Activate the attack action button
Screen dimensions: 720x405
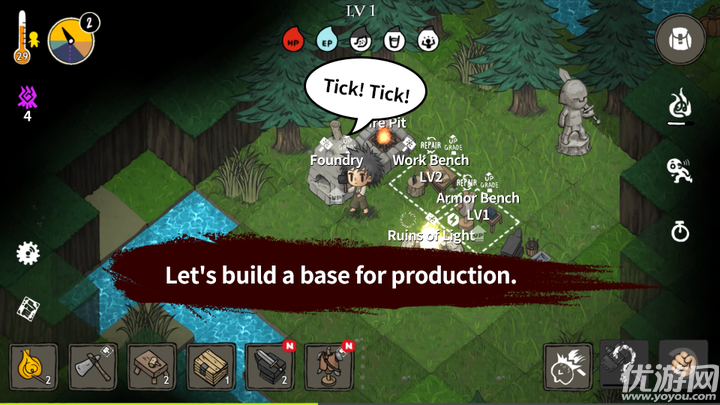[x=568, y=367]
